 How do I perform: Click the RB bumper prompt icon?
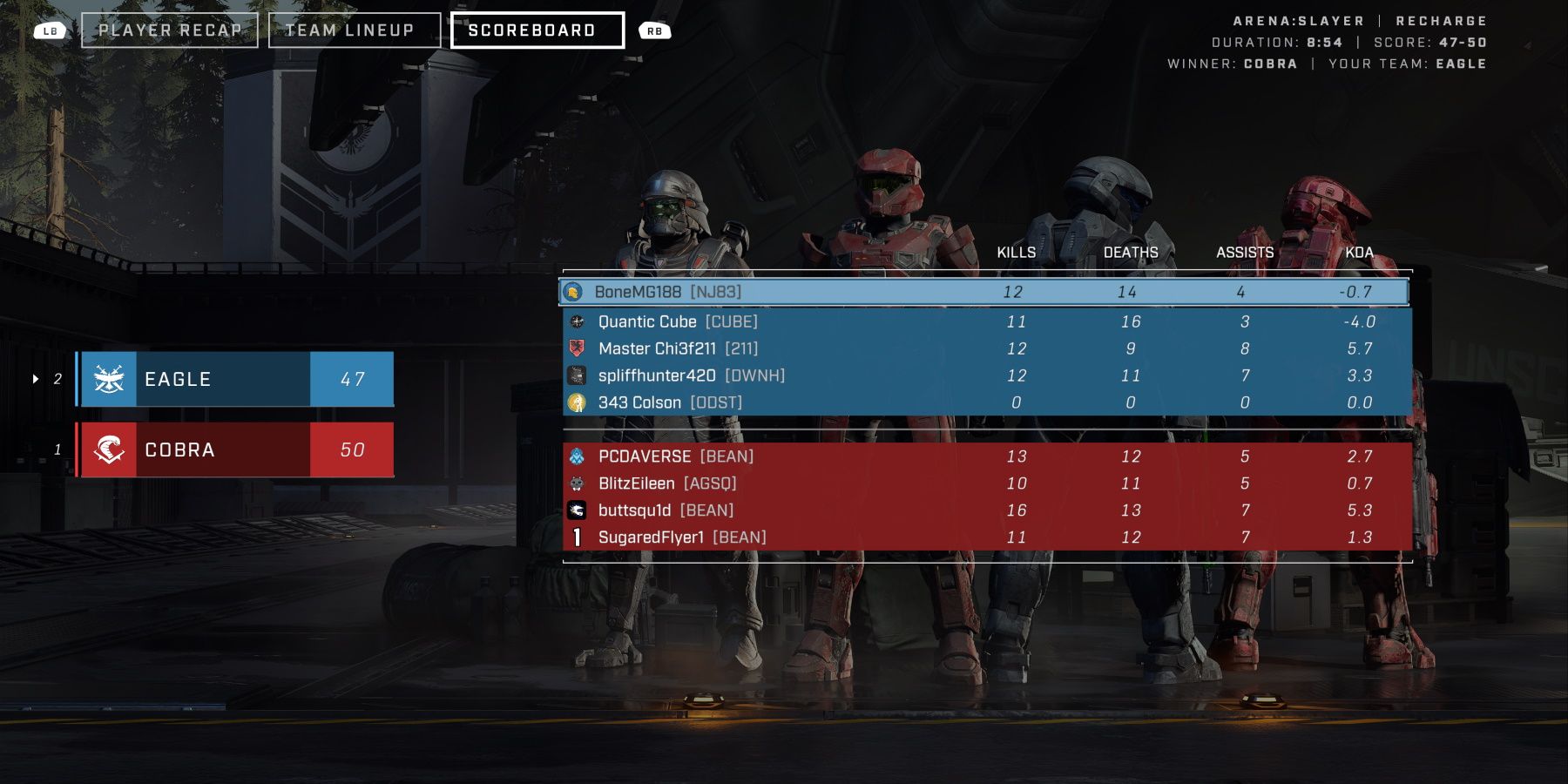pyautogui.click(x=655, y=30)
